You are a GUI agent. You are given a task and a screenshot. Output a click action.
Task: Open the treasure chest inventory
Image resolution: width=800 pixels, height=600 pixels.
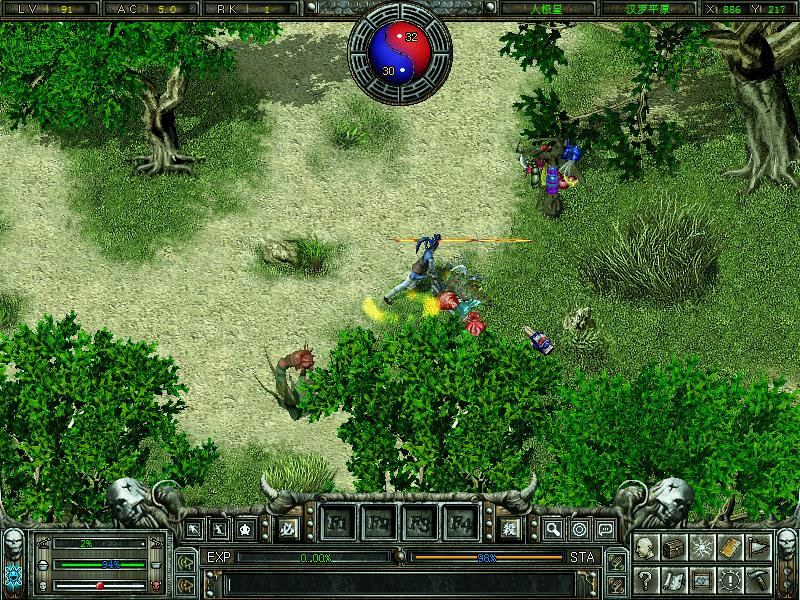pyautogui.click(x=674, y=549)
